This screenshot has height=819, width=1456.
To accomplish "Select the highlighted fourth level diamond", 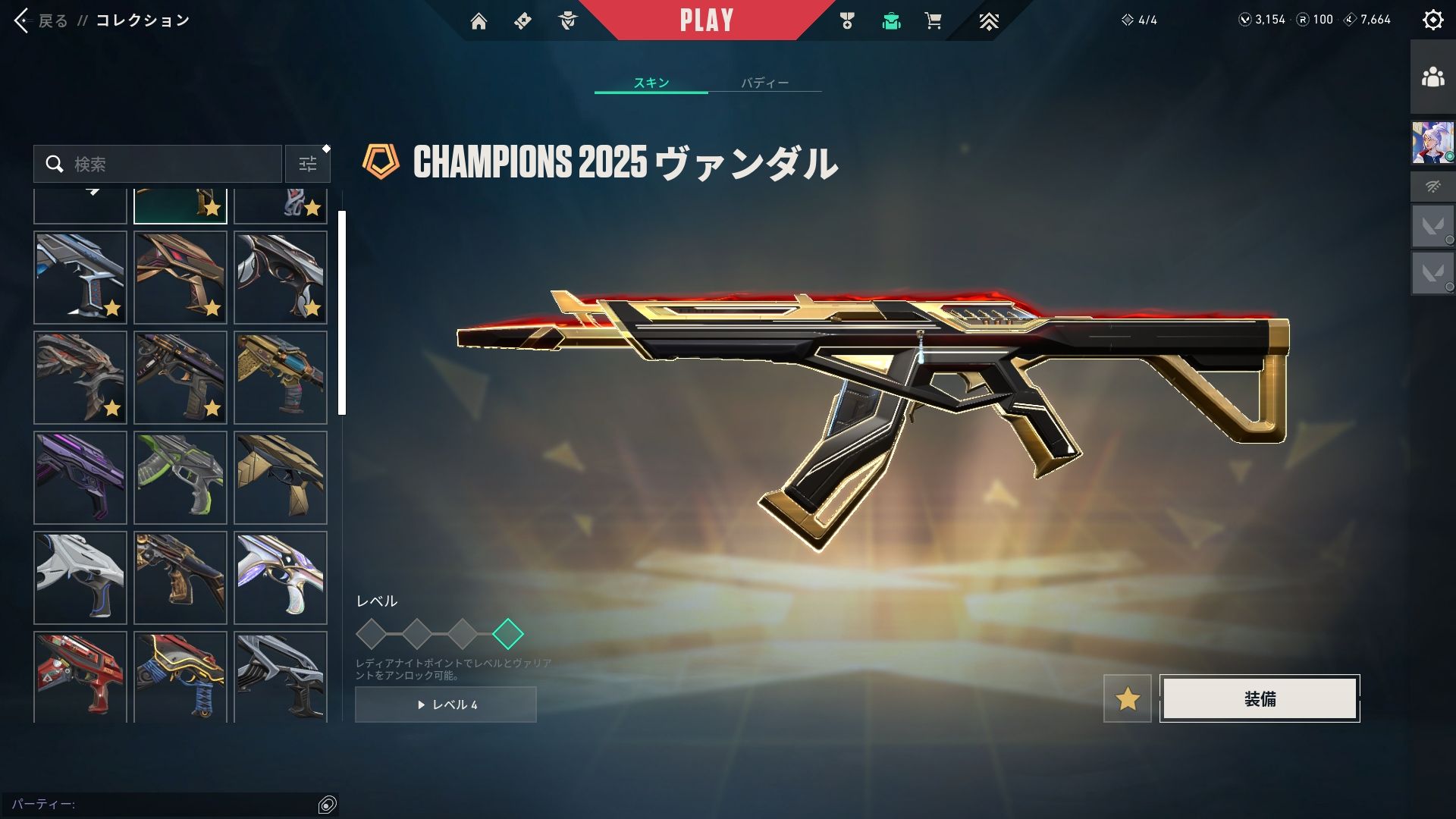I will [507, 634].
